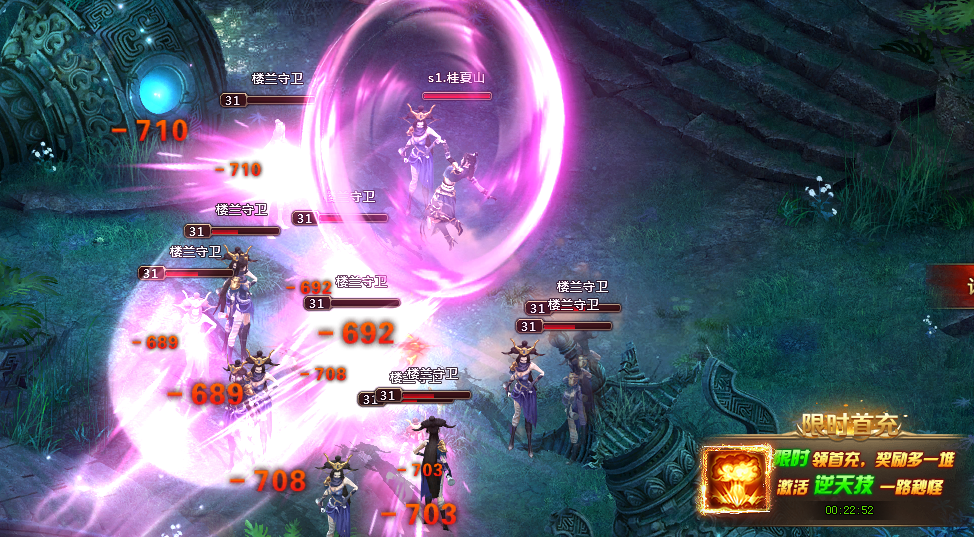Image resolution: width=974 pixels, height=537 pixels.
Task: Click the fiery explosion skill icon
Action: coord(734,479)
